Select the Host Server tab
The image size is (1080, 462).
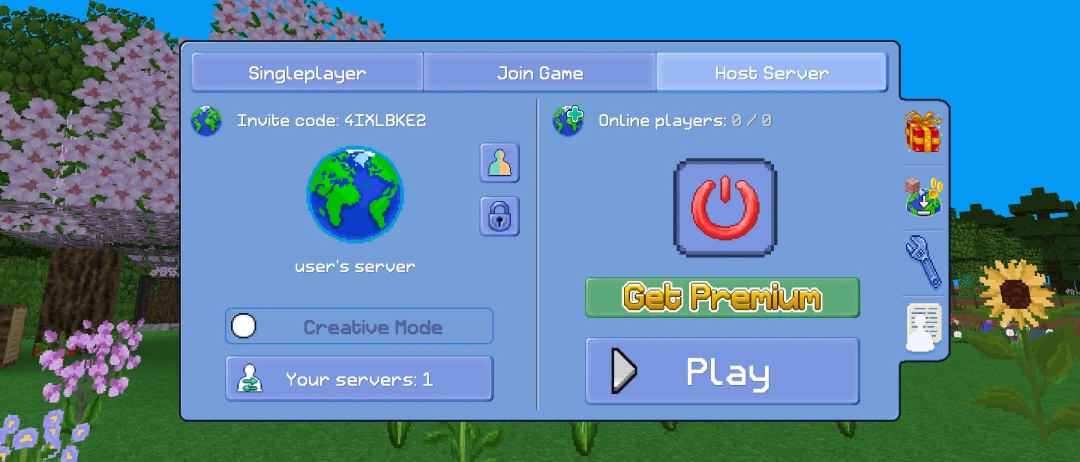point(771,73)
